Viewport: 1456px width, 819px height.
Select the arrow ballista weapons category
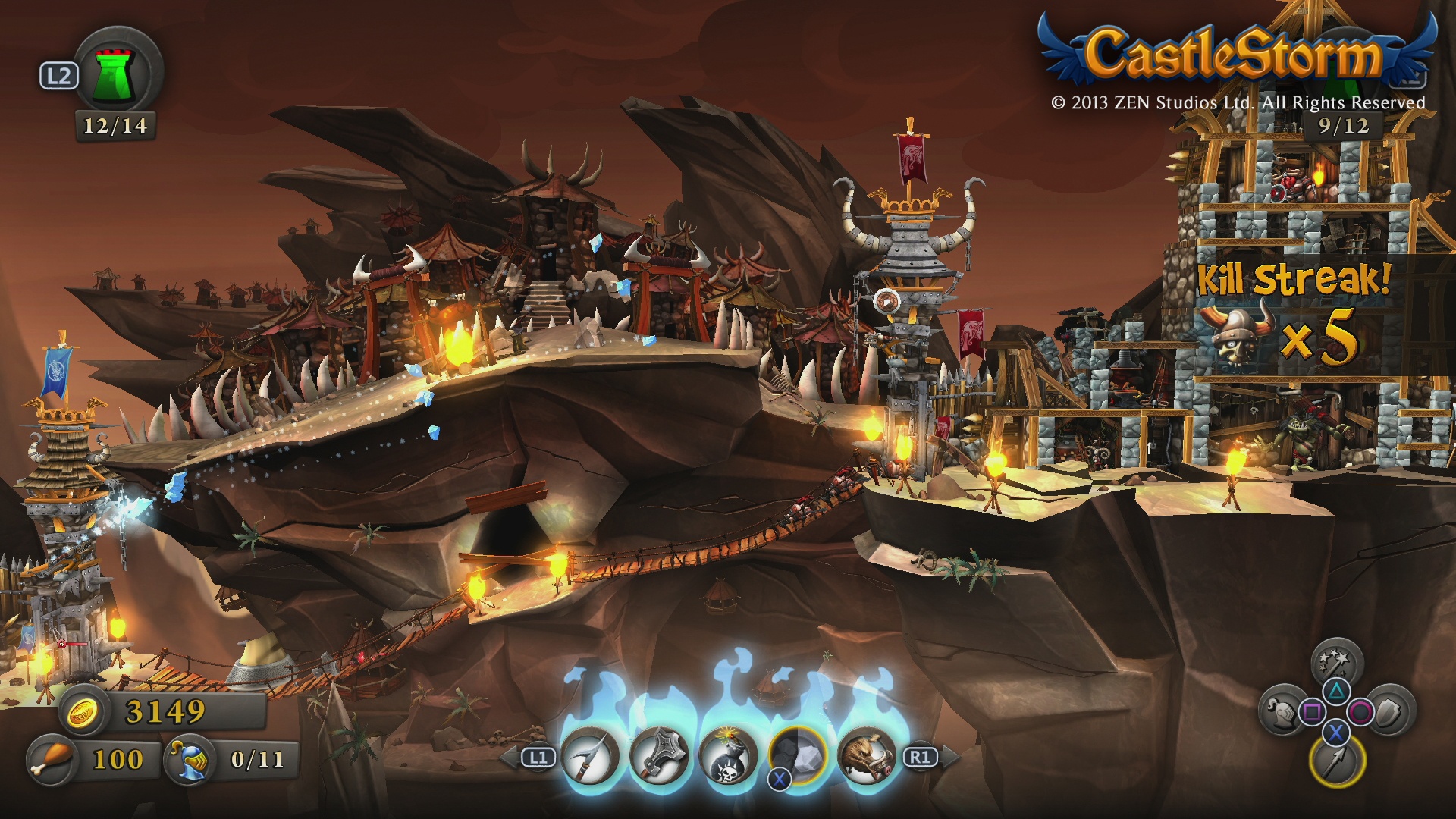coord(1336,761)
